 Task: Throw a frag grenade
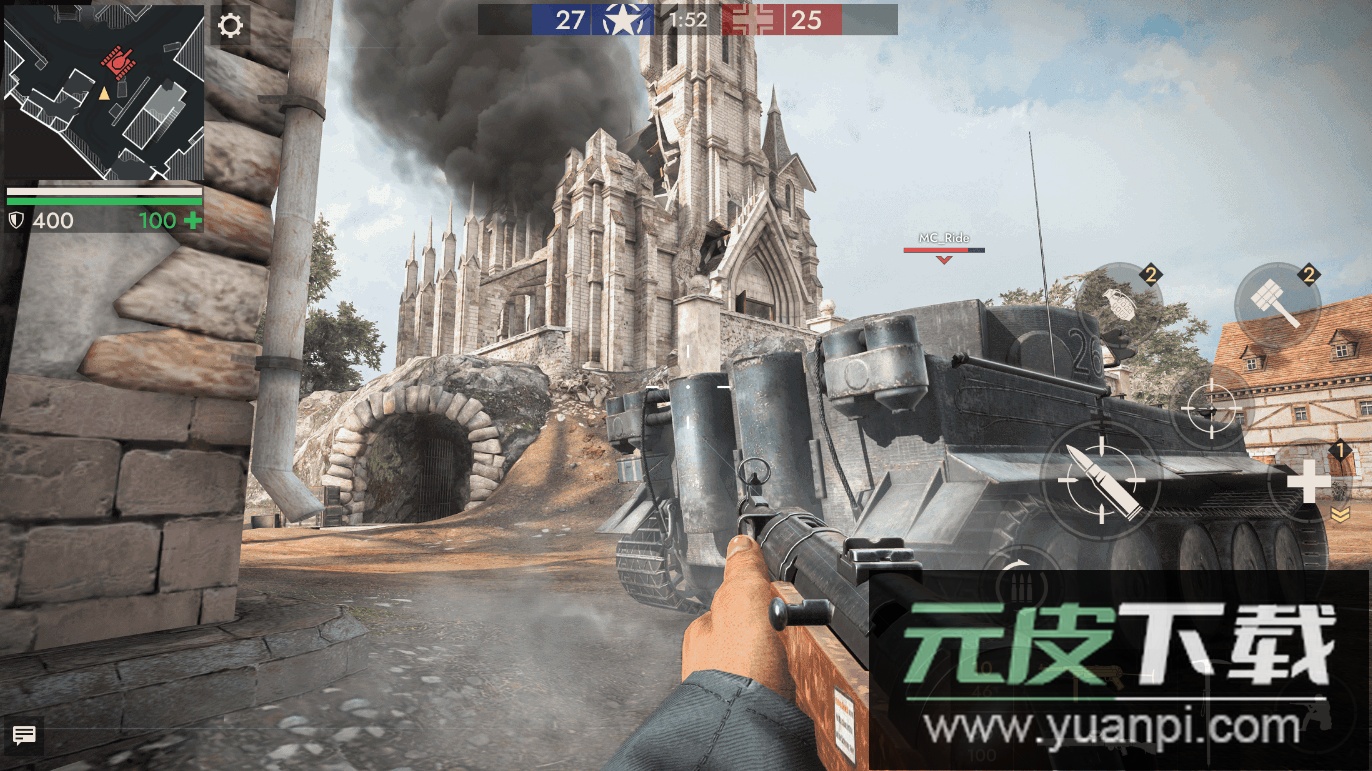[x=1120, y=304]
